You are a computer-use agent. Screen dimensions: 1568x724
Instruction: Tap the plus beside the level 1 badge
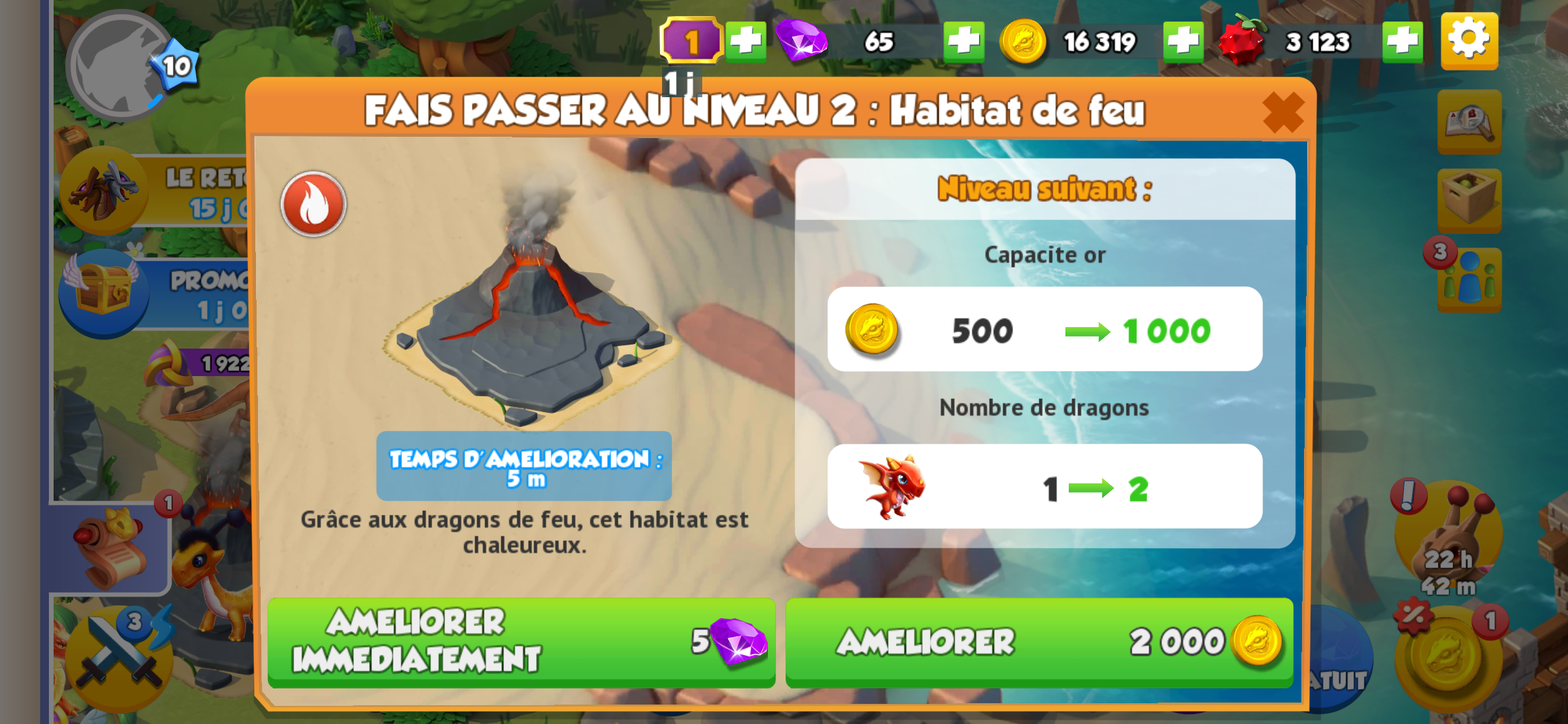pyautogui.click(x=746, y=42)
